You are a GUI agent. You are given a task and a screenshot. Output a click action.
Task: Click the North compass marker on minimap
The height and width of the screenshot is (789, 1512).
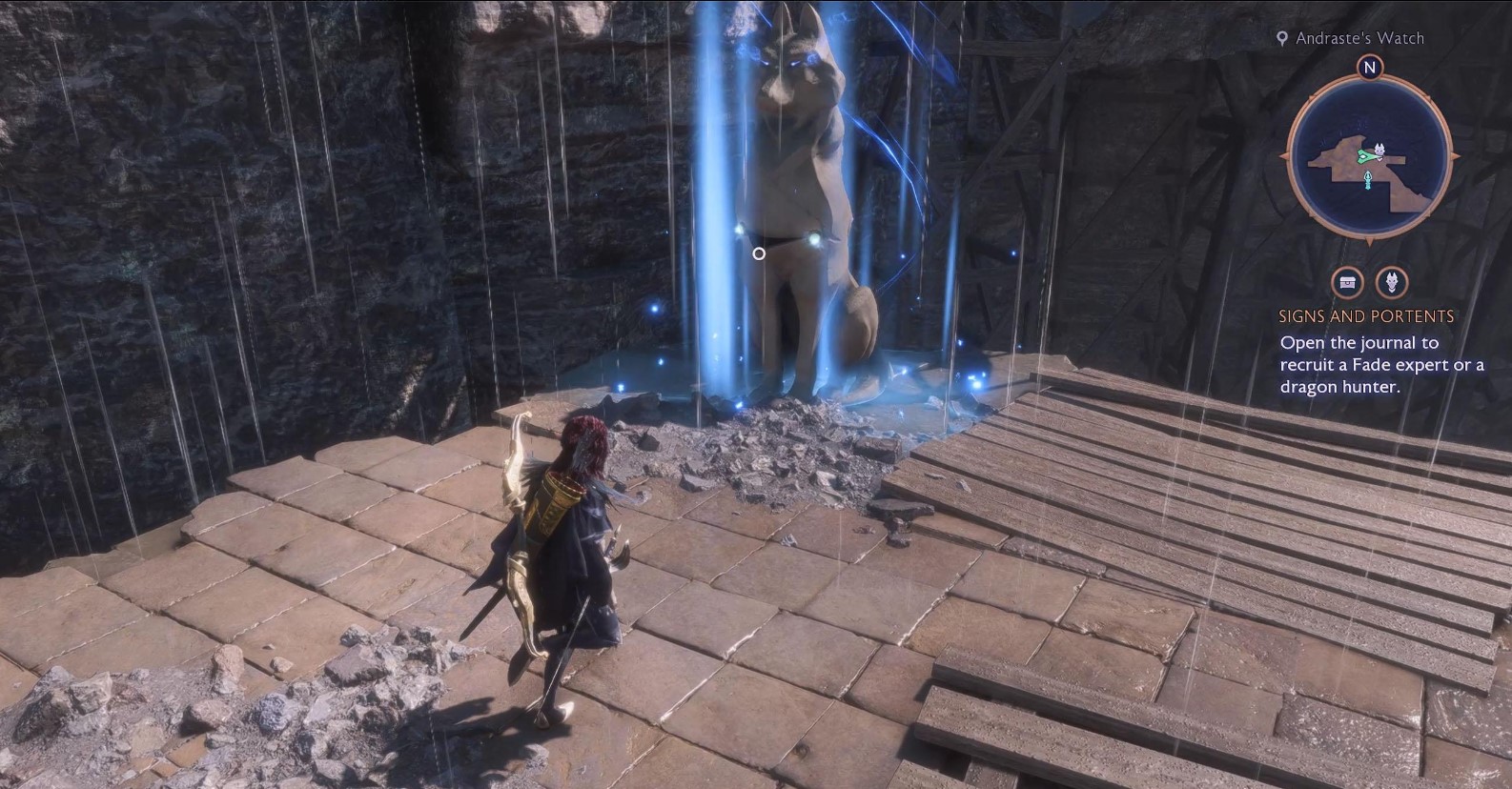tap(1370, 68)
